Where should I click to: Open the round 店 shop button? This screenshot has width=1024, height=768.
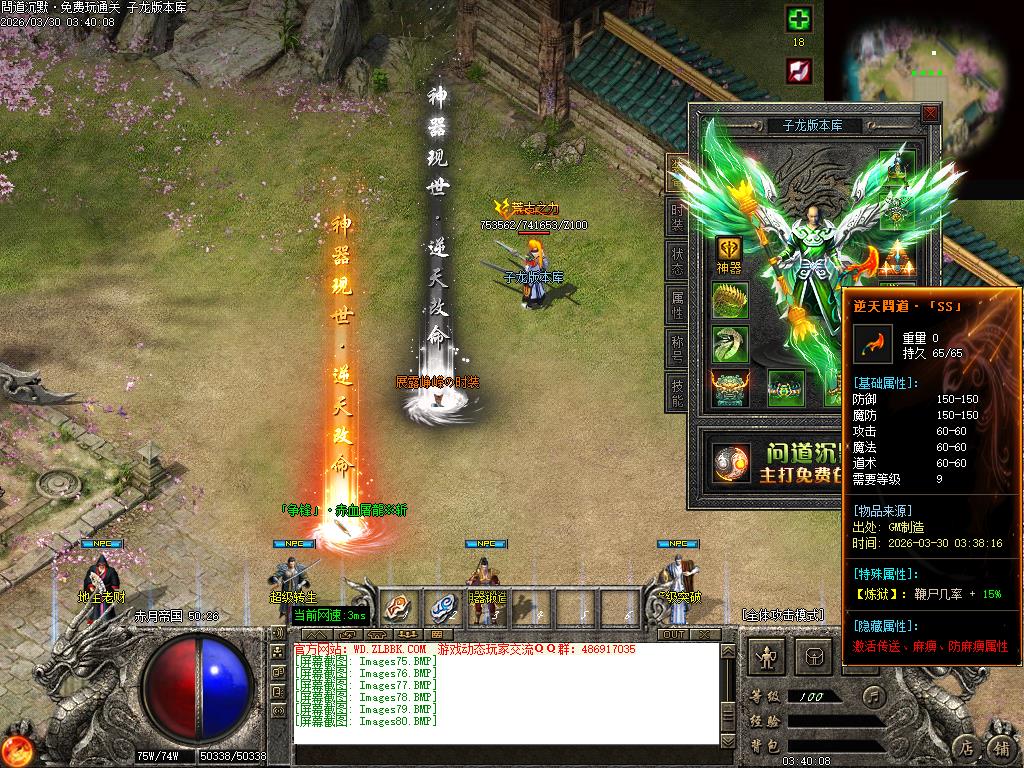click(x=965, y=746)
